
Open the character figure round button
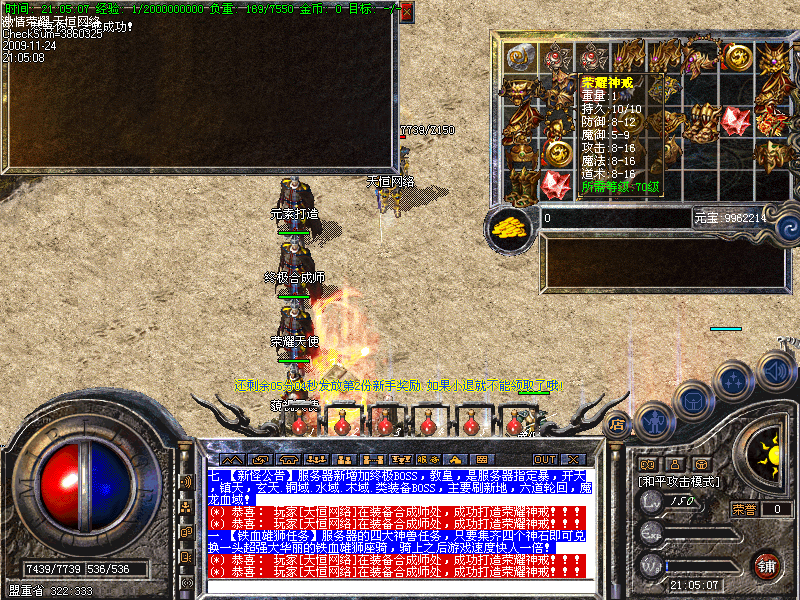(x=653, y=422)
